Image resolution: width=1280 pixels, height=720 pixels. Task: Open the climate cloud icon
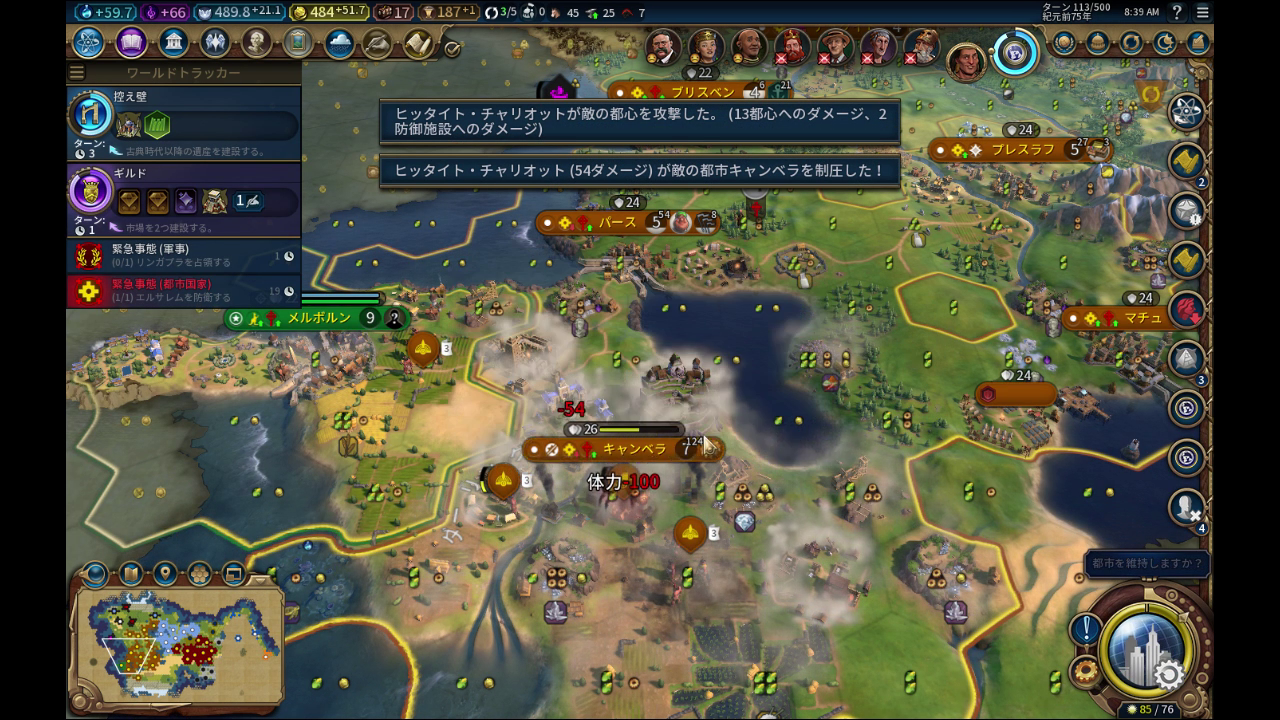tap(339, 44)
